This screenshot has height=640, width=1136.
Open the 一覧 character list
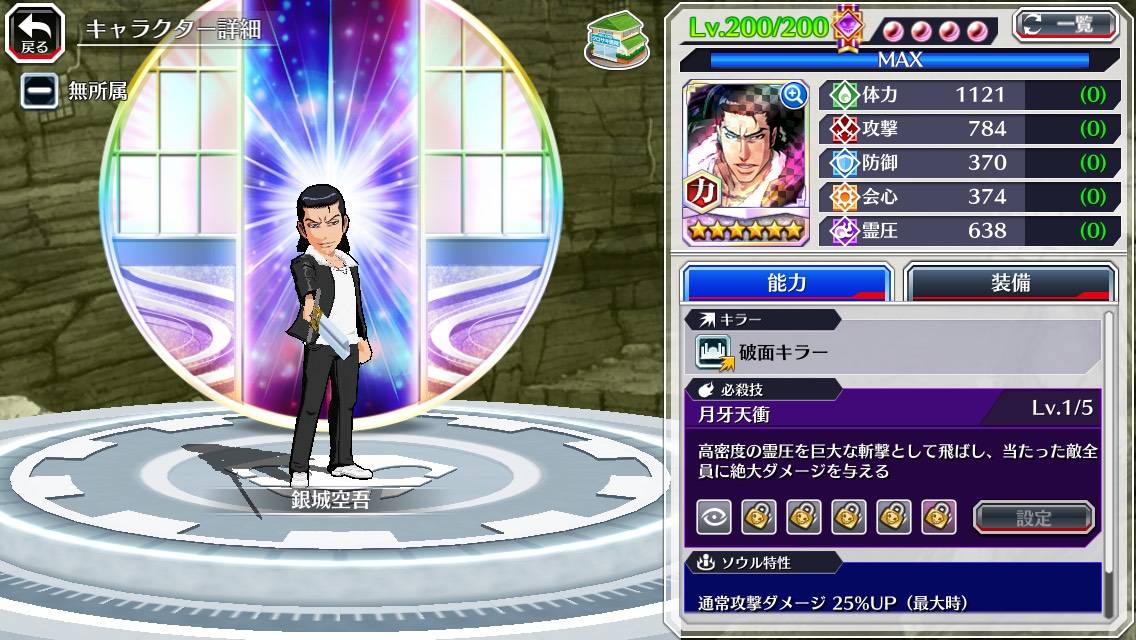click(1065, 24)
